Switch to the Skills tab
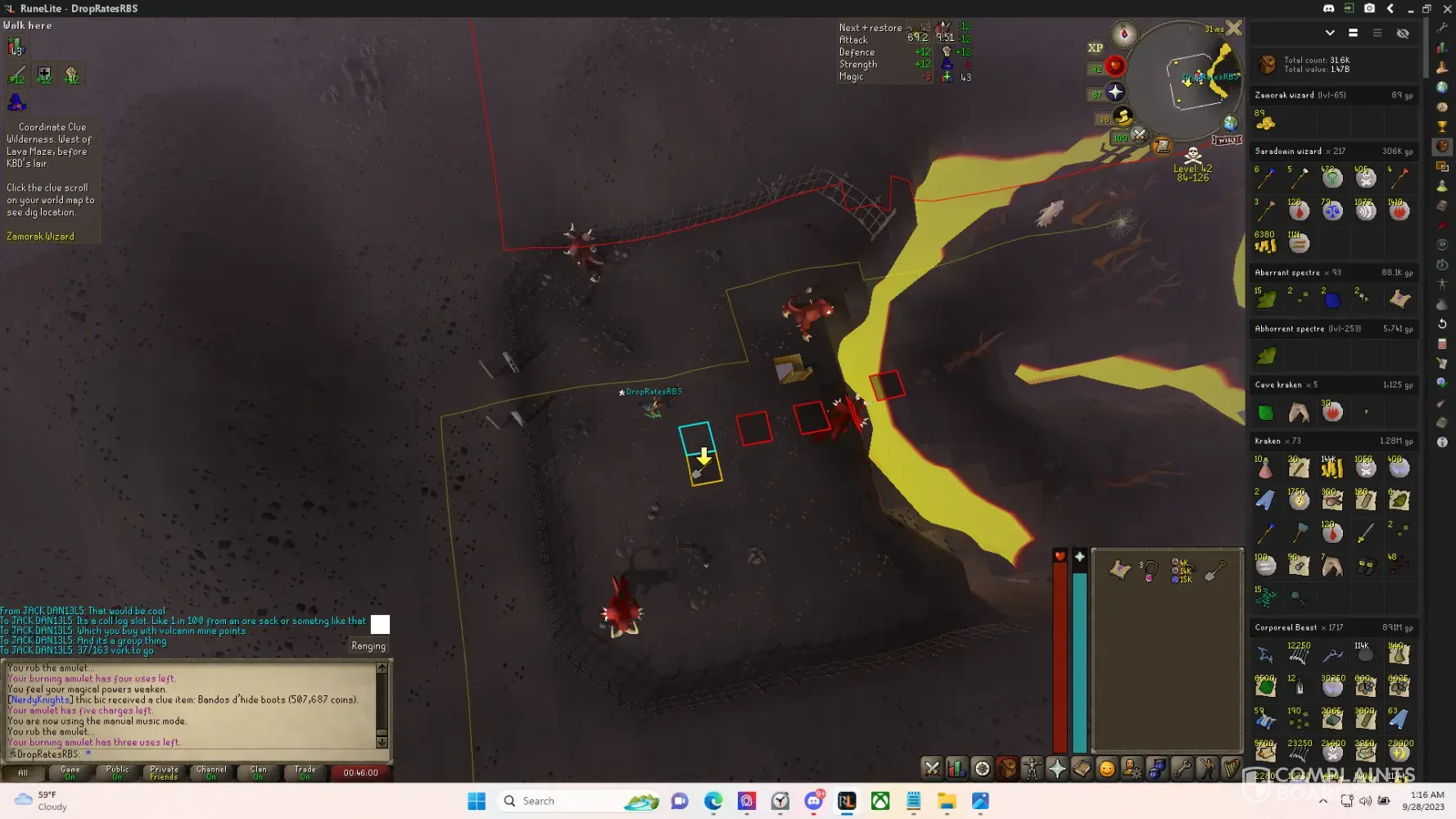The width and height of the screenshot is (1456, 819). (x=956, y=768)
